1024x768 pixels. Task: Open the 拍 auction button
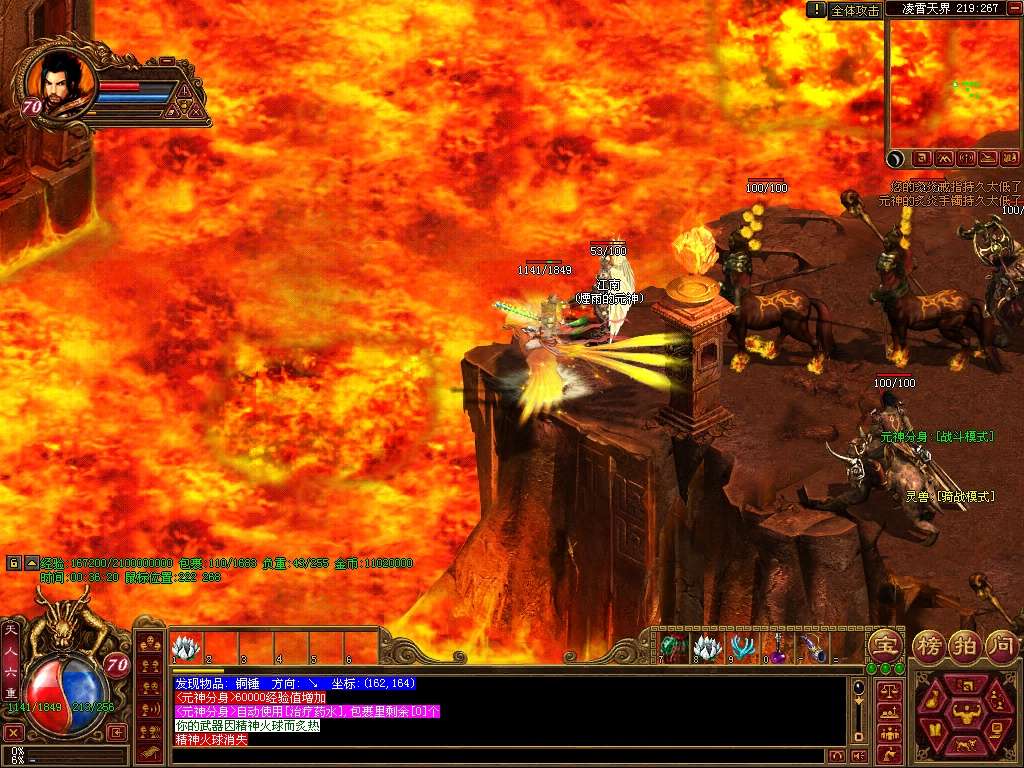click(x=965, y=645)
